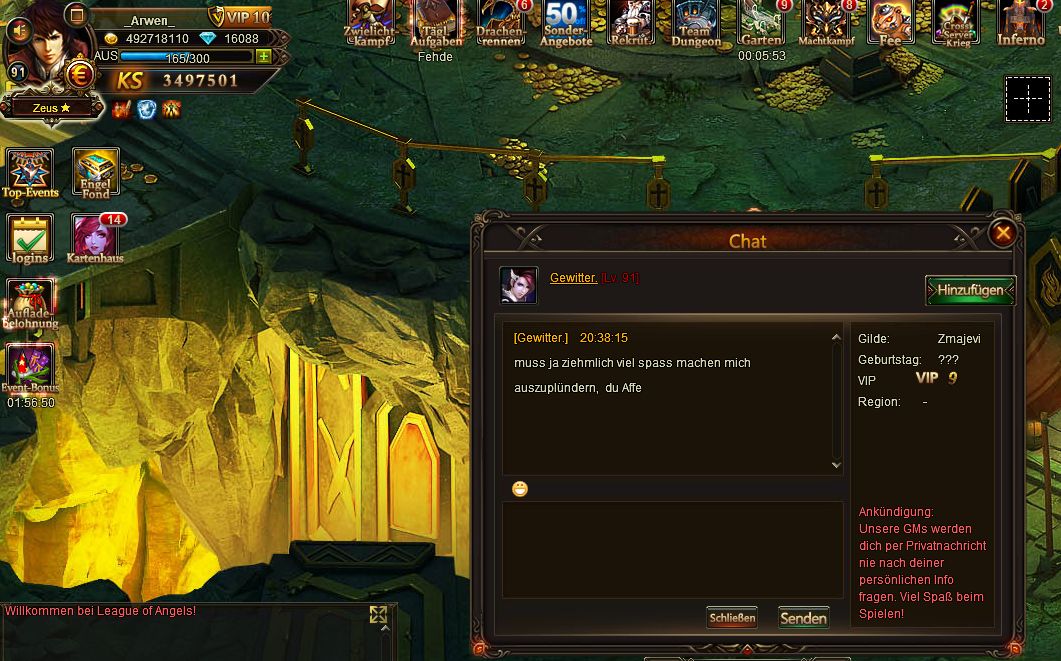The height and width of the screenshot is (661, 1061).
Task: Open Gewitter's player name link
Action: pos(573,278)
